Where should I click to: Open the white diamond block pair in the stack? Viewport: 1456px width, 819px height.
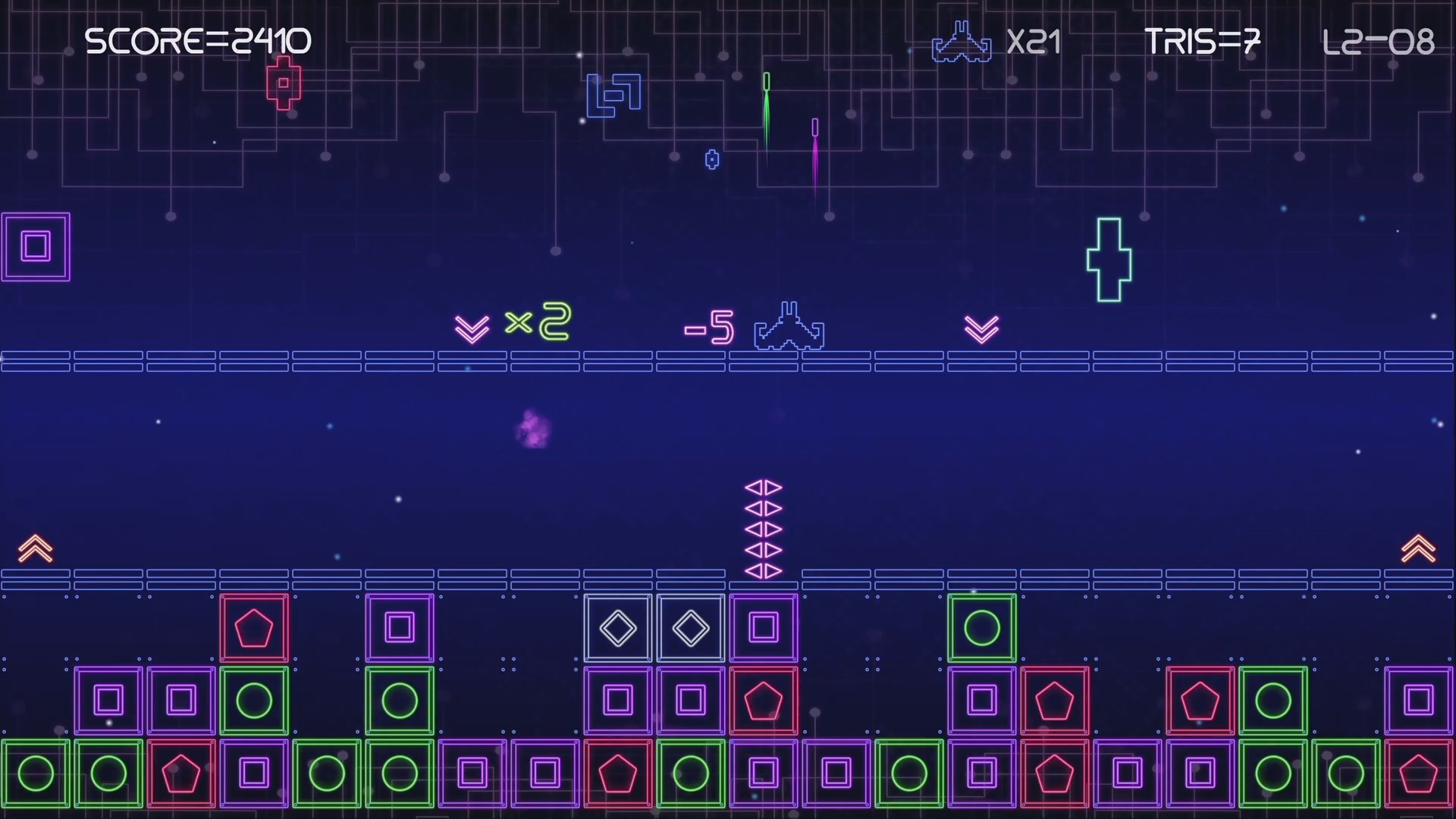(654, 628)
